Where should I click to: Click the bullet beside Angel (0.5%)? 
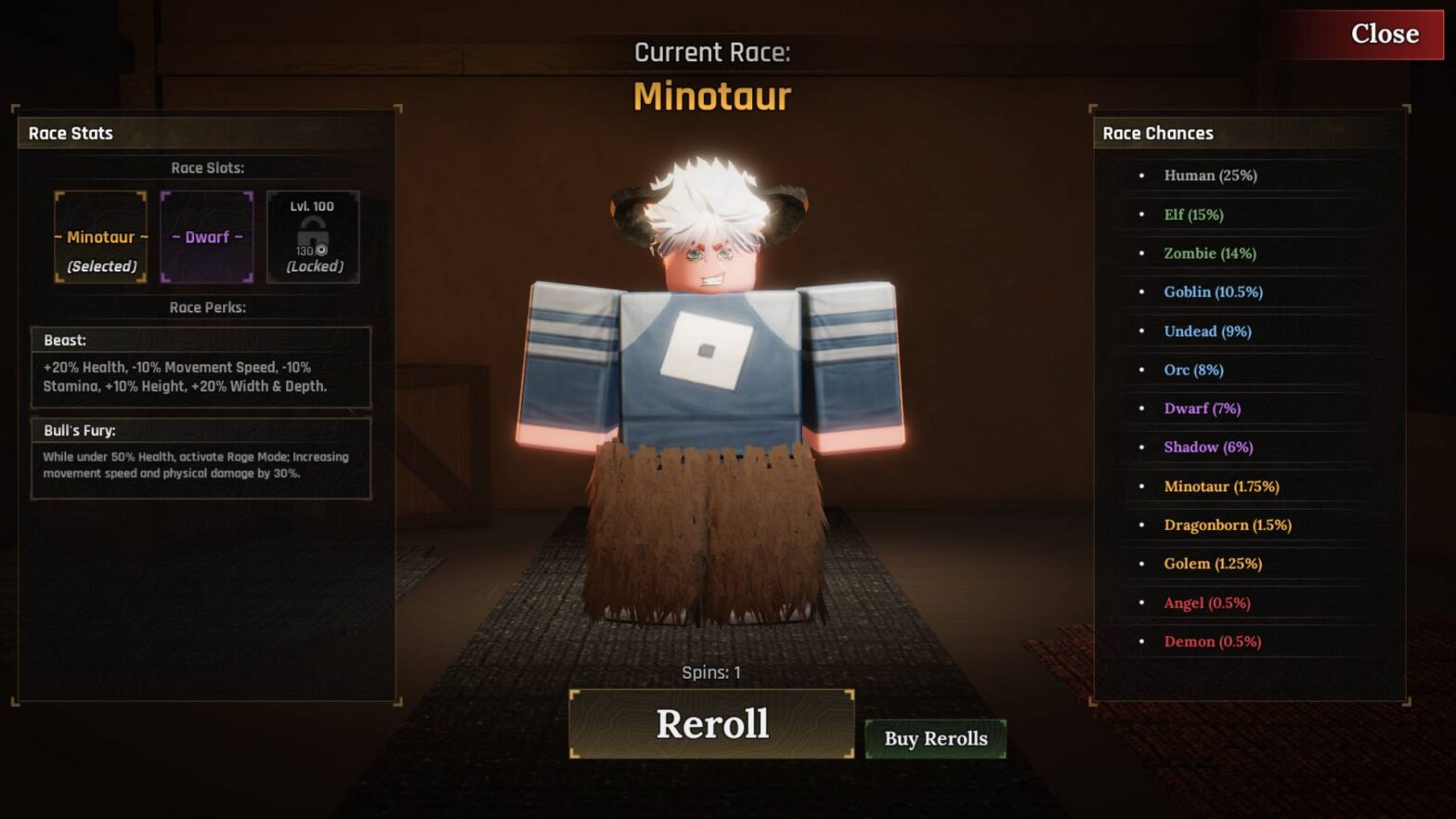coord(1140,602)
